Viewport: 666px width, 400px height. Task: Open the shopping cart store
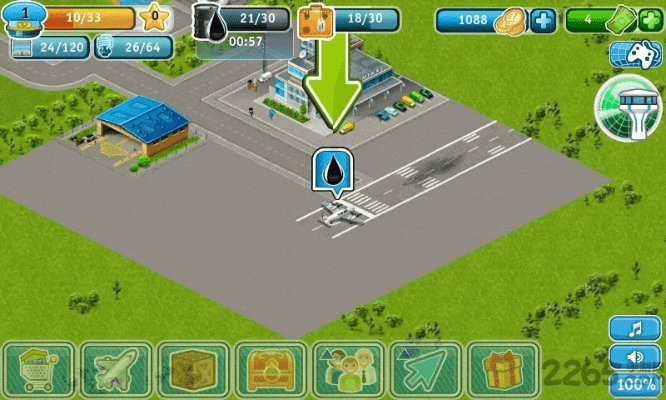pos(40,369)
